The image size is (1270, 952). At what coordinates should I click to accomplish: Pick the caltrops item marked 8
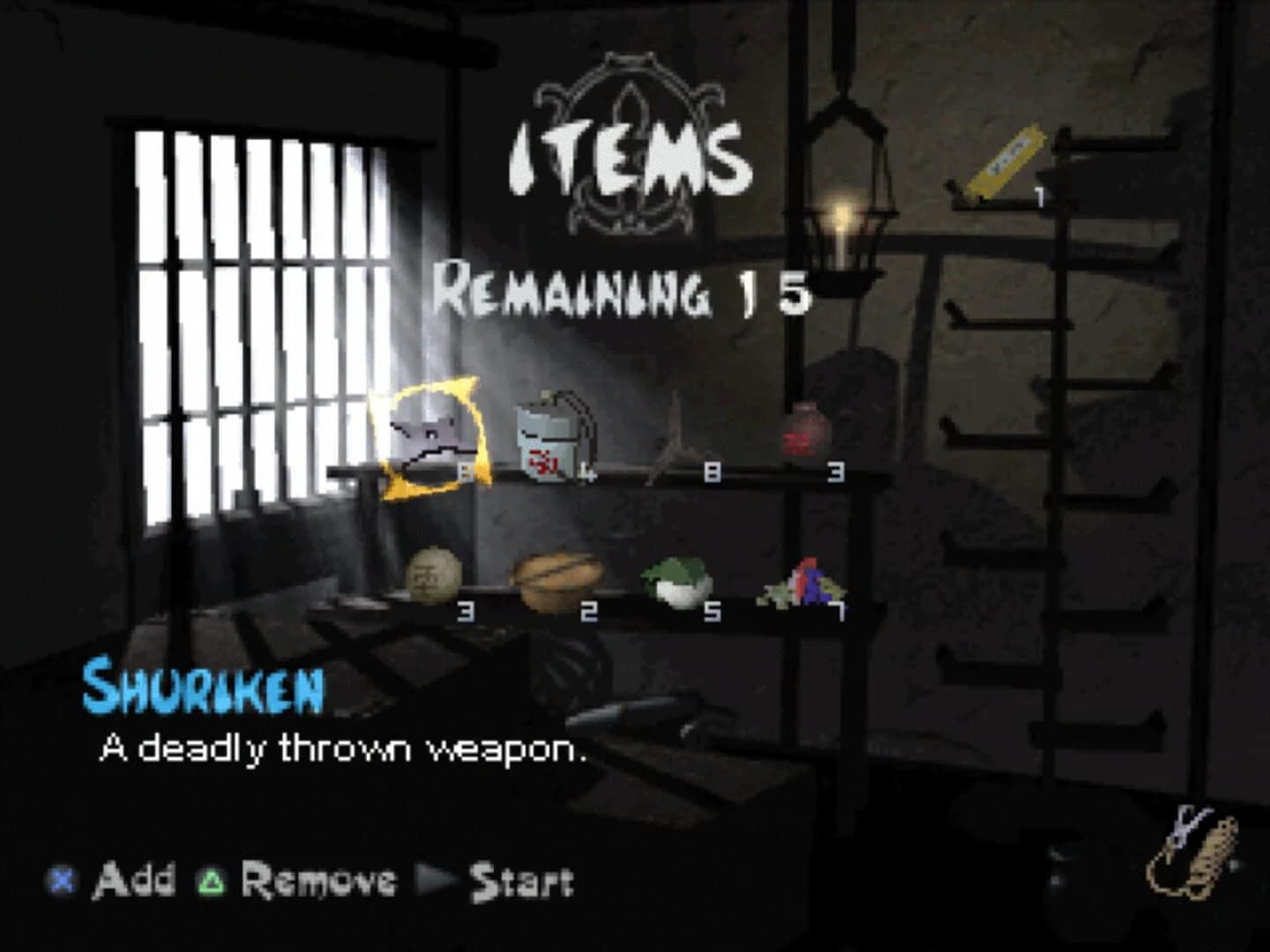tap(675, 437)
